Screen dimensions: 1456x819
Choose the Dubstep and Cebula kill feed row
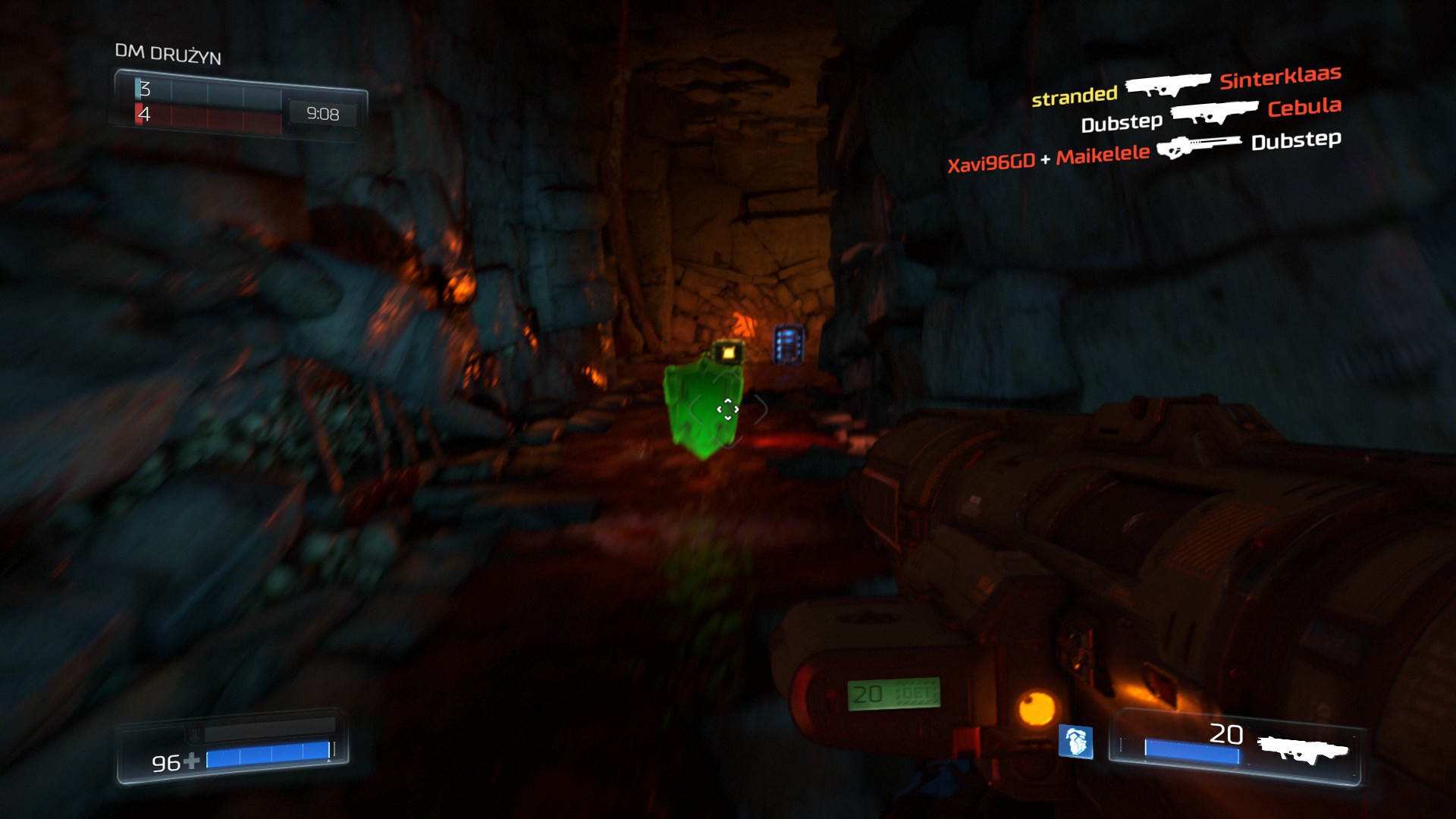(x=1210, y=115)
